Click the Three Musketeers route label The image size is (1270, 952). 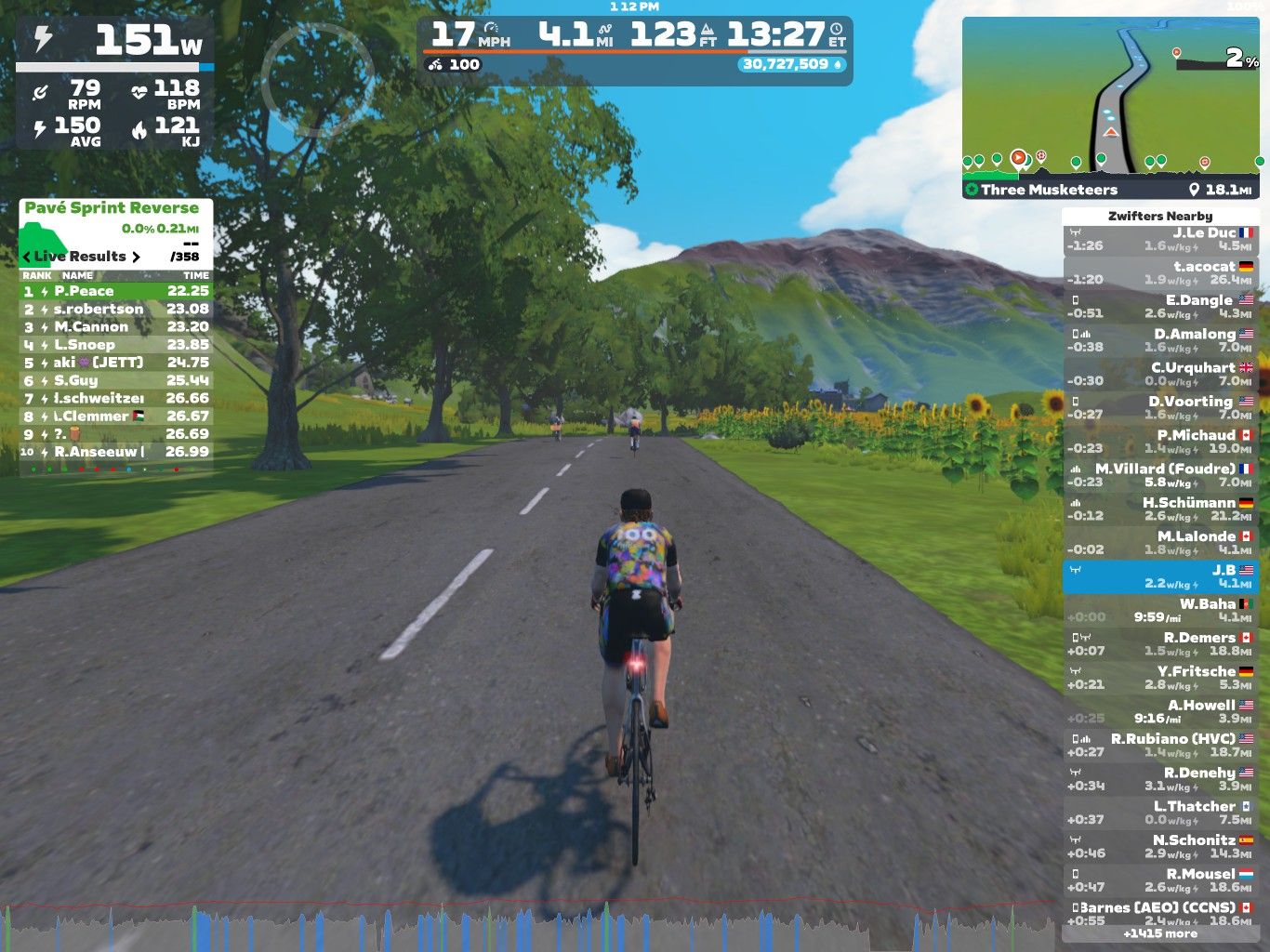1049,190
